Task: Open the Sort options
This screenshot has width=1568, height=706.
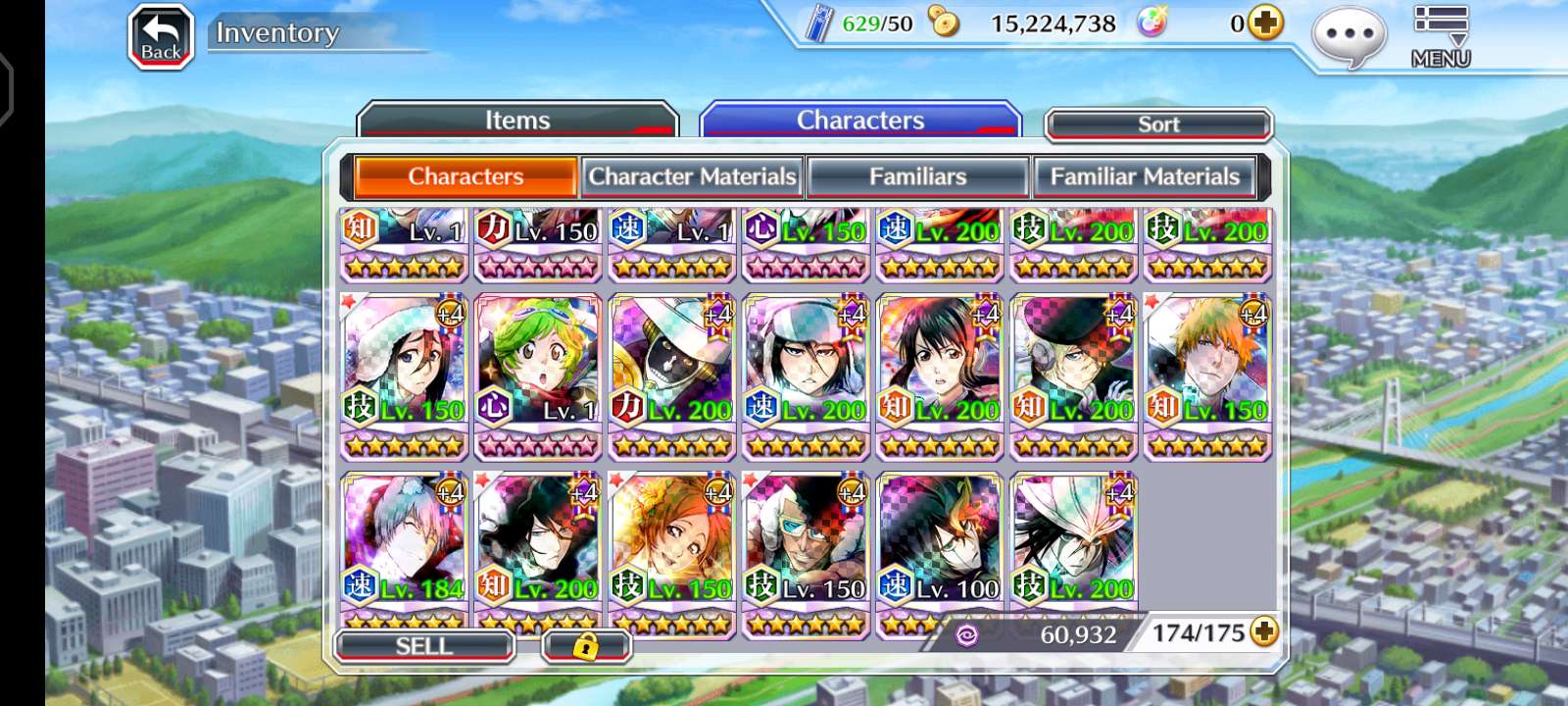Action: (1158, 125)
